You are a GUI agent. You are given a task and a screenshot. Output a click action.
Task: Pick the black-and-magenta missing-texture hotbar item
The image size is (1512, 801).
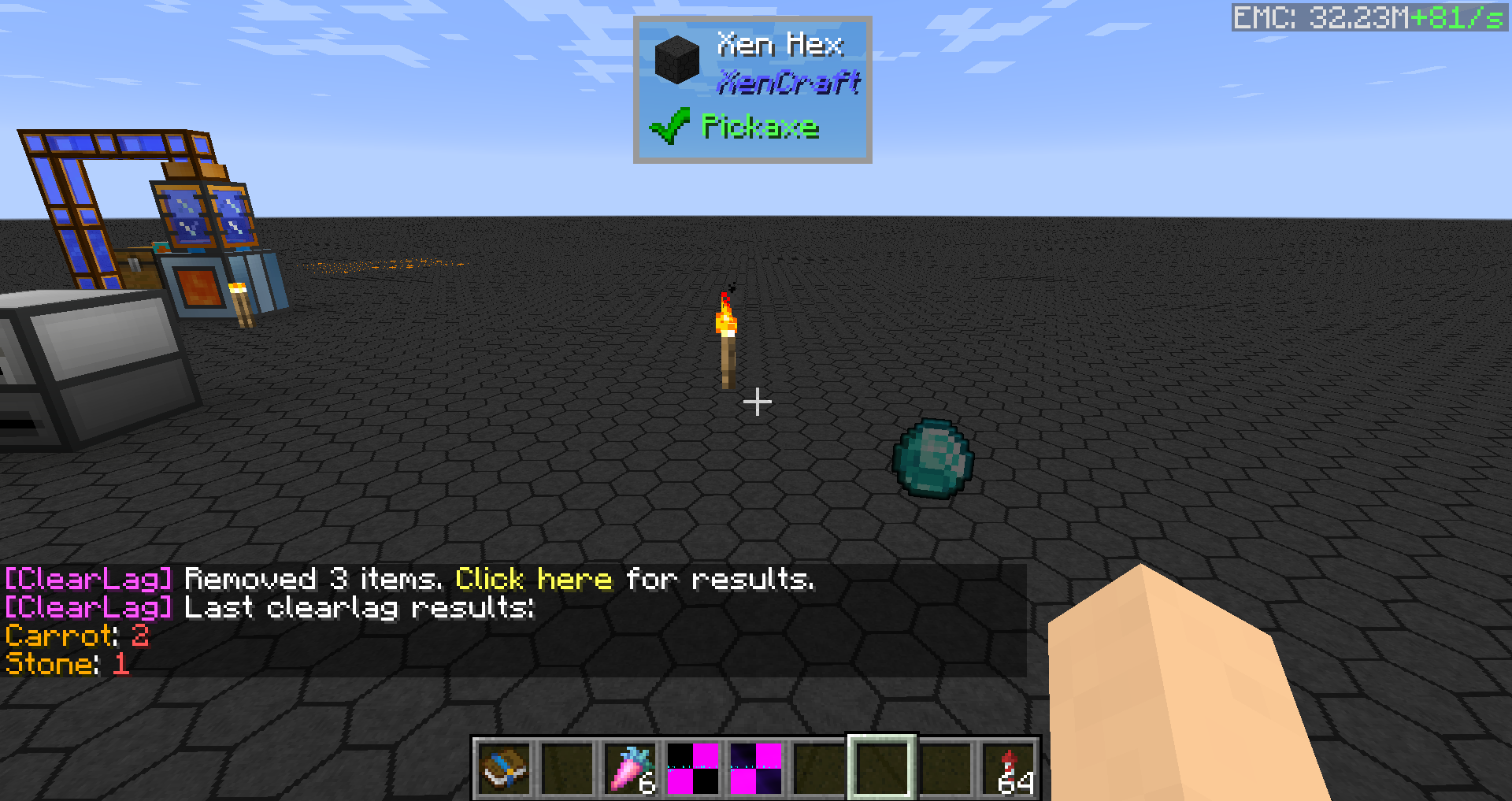pyautogui.click(x=693, y=768)
